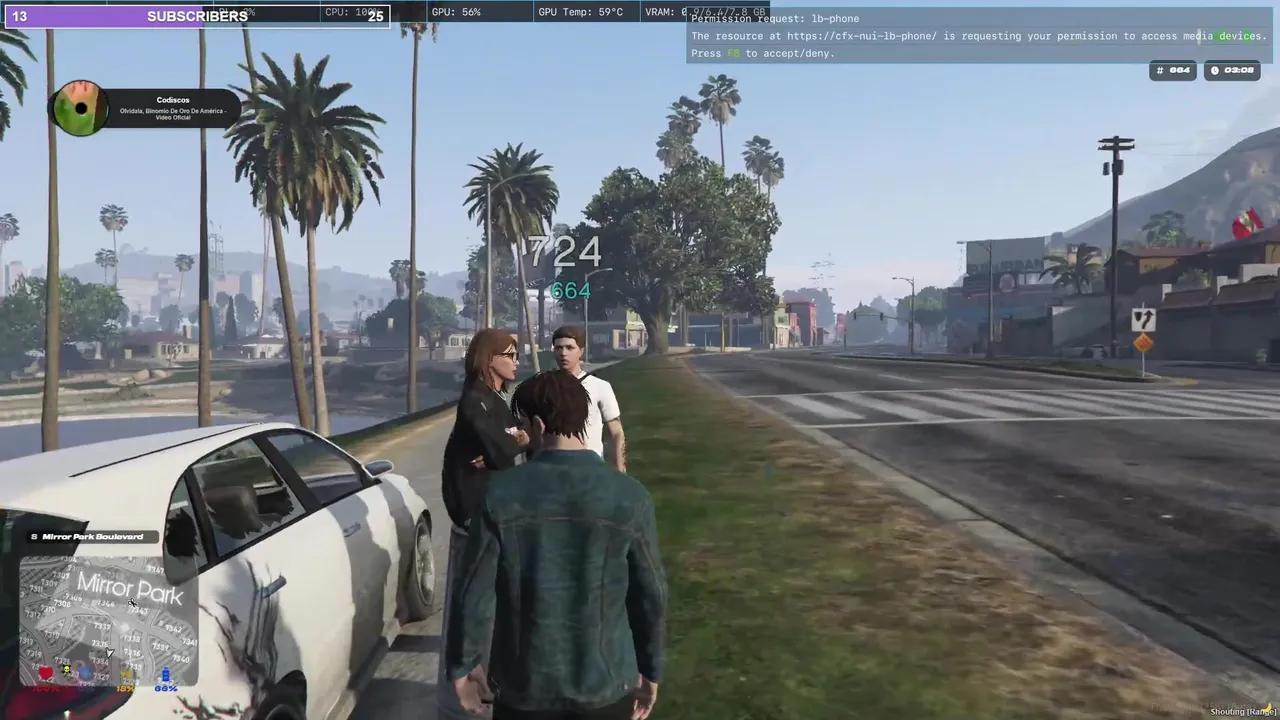Select the Subscribers header label
Screen dimensions: 1280x720
pyautogui.click(x=197, y=15)
